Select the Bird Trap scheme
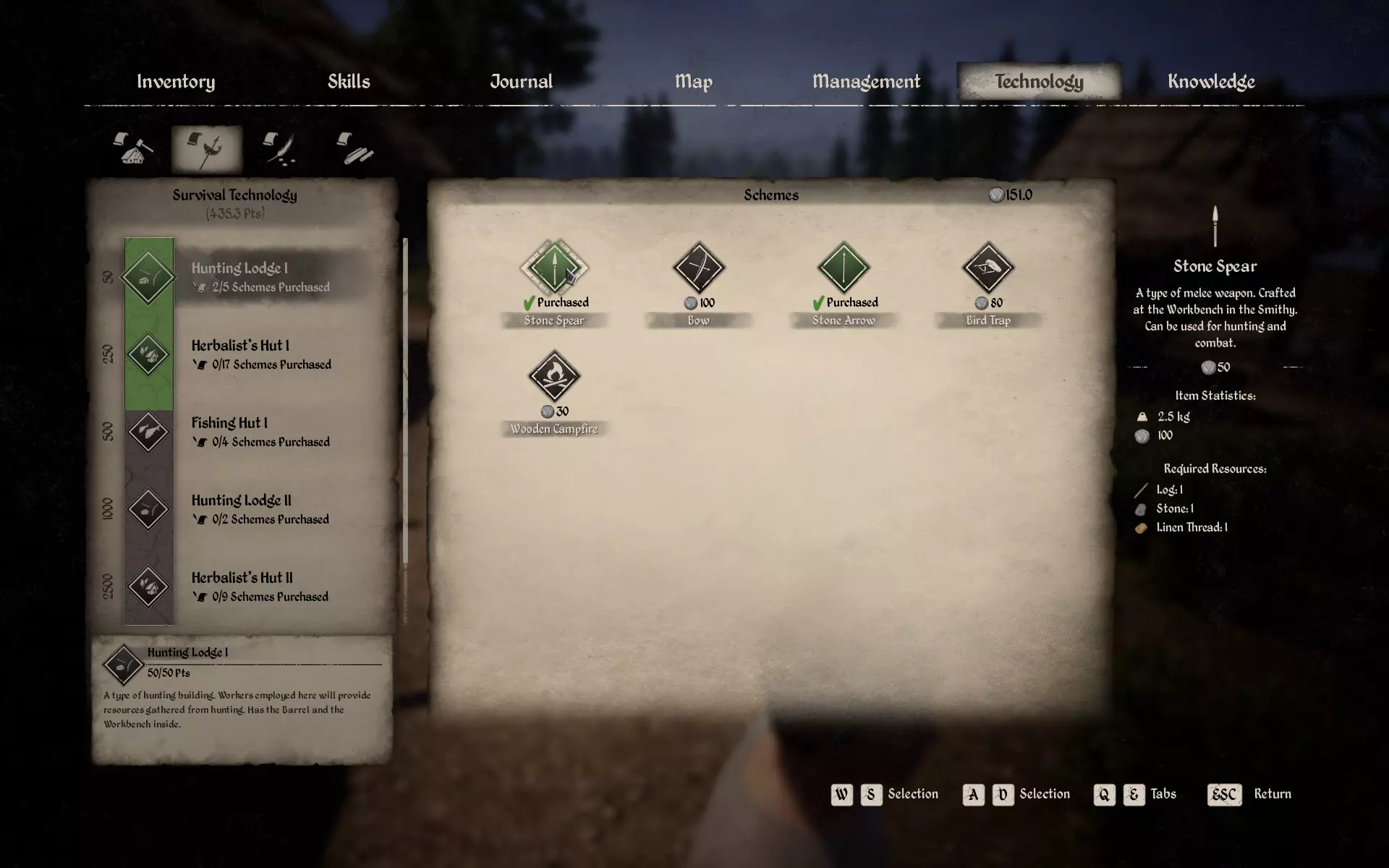Viewport: 1389px width, 868px height. [x=988, y=268]
